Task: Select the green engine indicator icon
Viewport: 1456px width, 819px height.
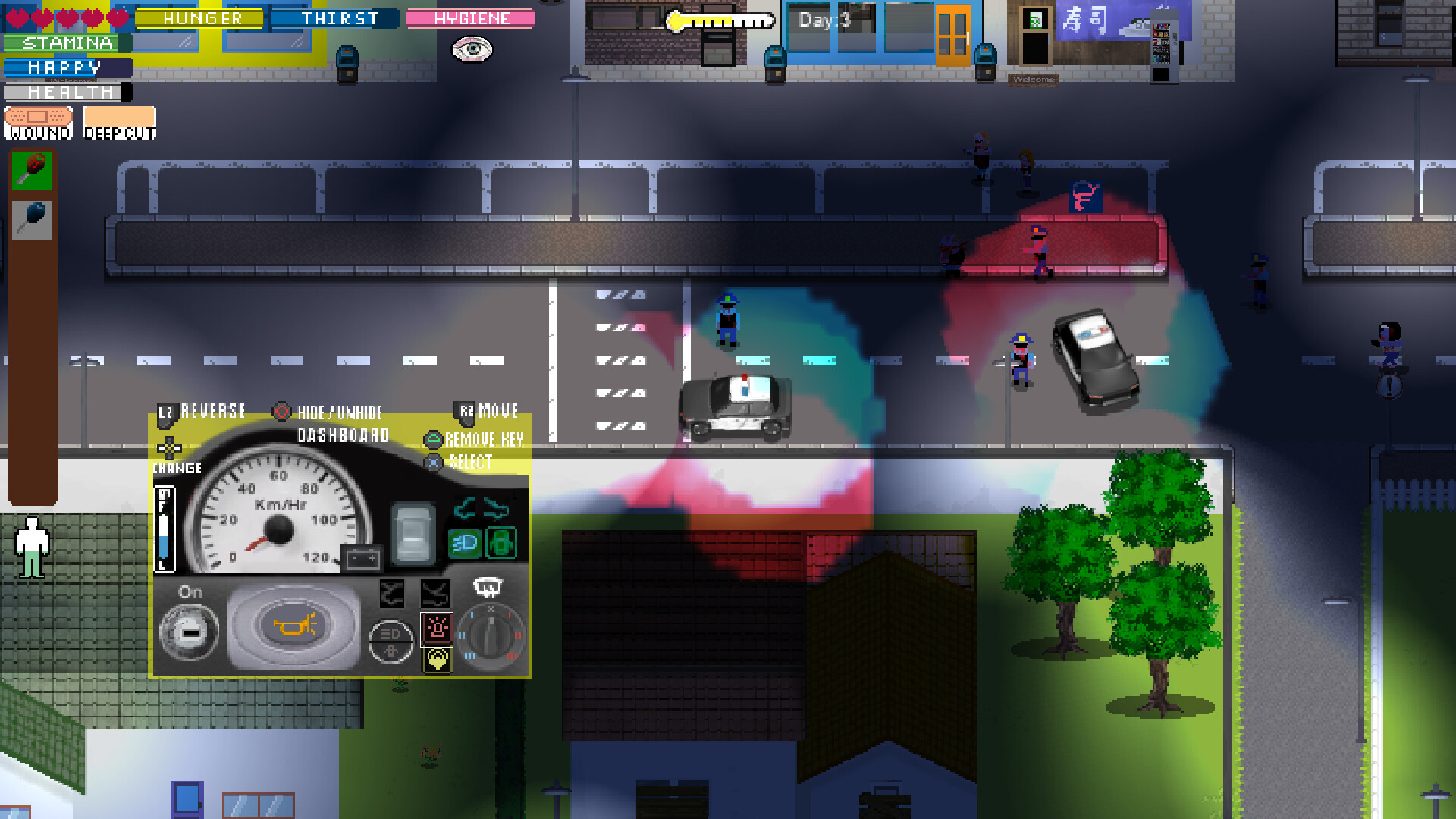Action: click(500, 541)
